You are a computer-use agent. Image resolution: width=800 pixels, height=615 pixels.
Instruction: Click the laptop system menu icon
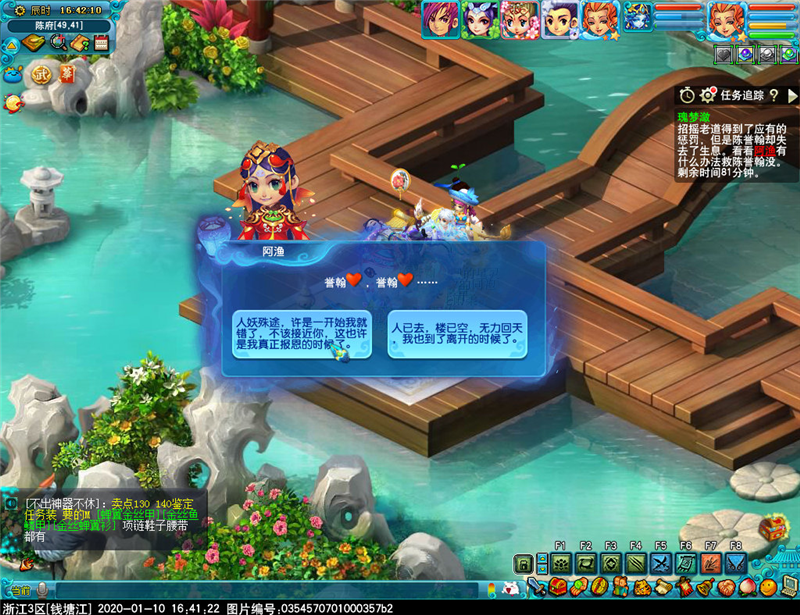(787, 587)
